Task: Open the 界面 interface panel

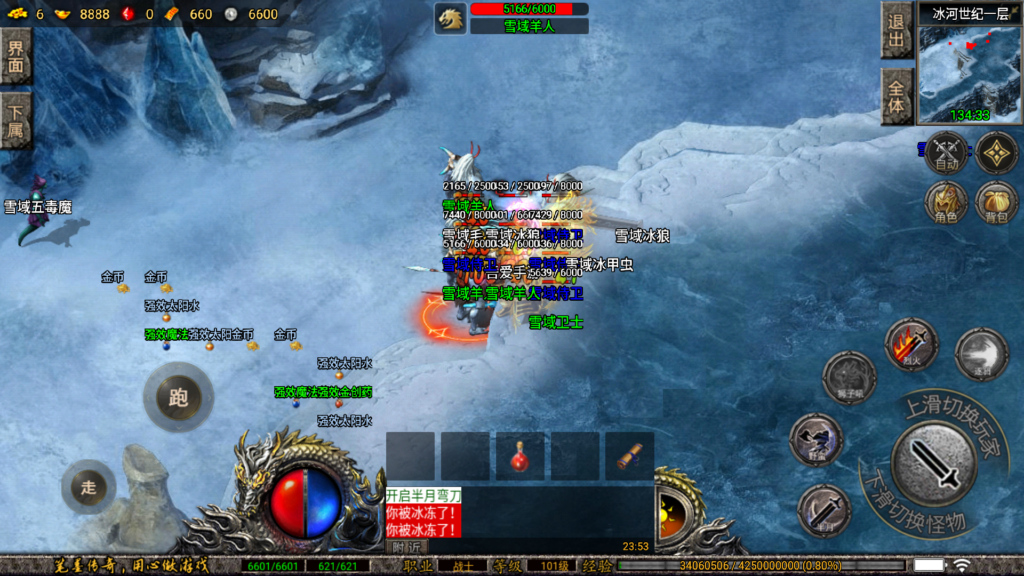Action: tap(15, 55)
